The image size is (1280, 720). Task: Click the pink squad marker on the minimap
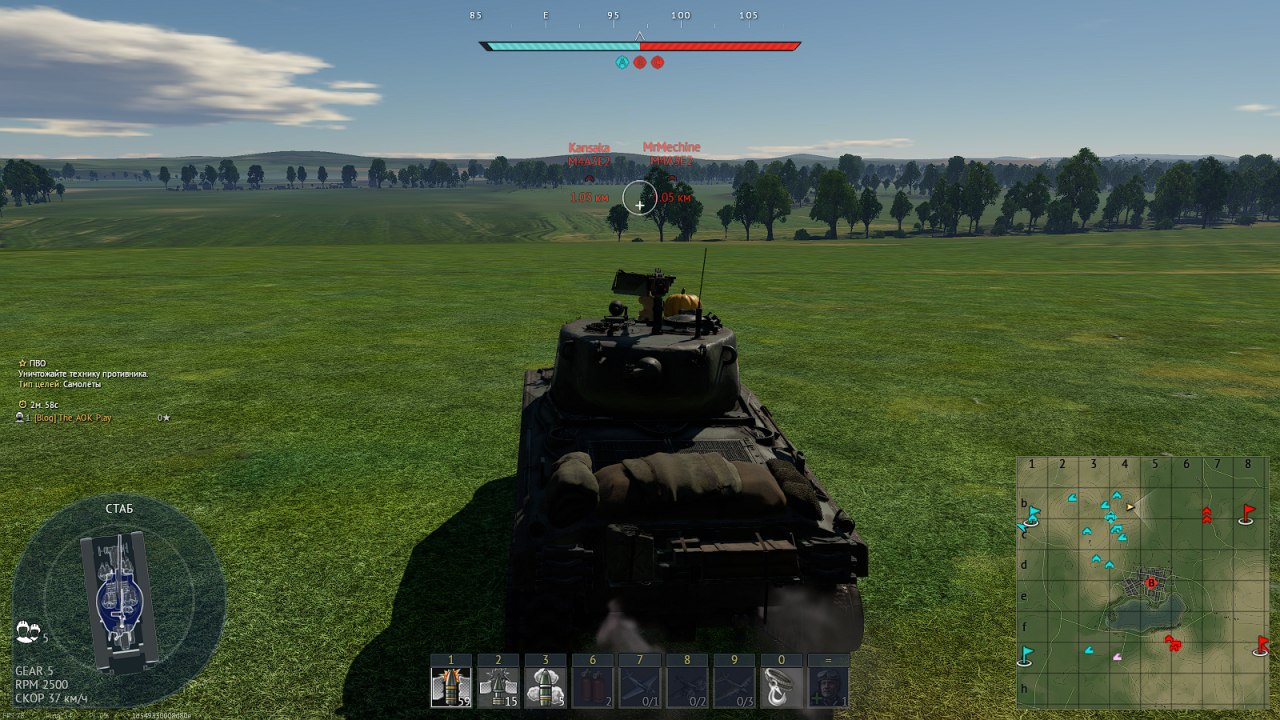click(1118, 657)
